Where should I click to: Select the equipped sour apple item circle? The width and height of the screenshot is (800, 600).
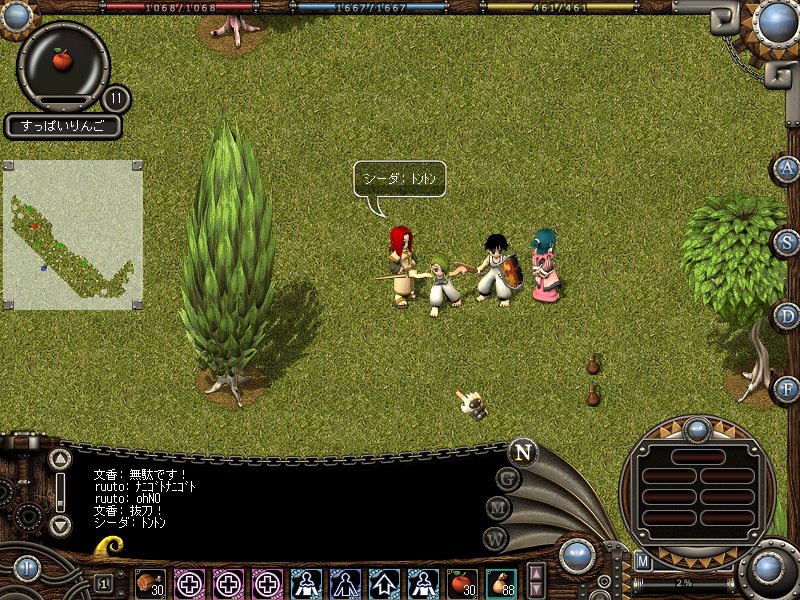click(63, 60)
